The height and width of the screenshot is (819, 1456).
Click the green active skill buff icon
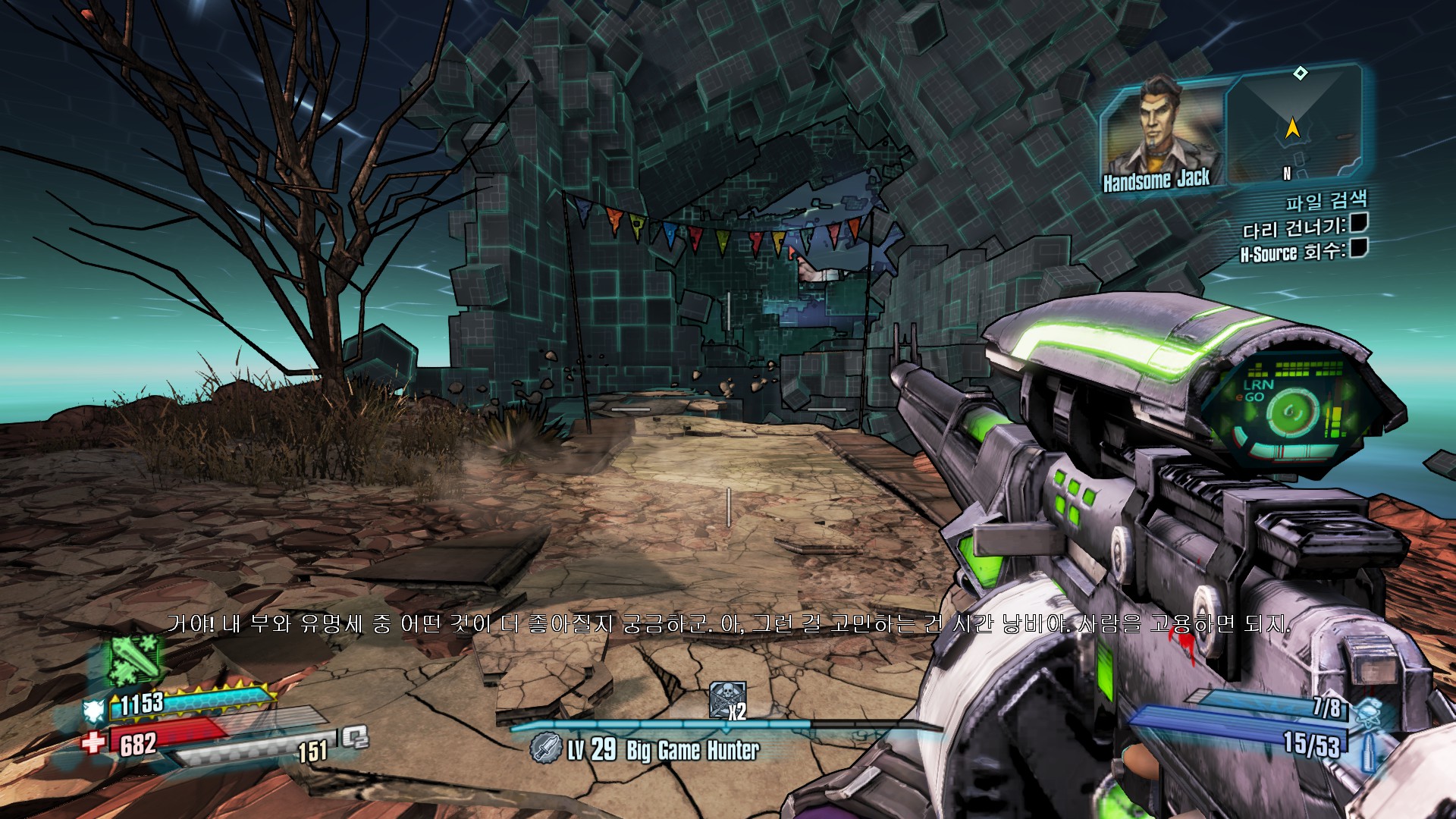click(135, 659)
